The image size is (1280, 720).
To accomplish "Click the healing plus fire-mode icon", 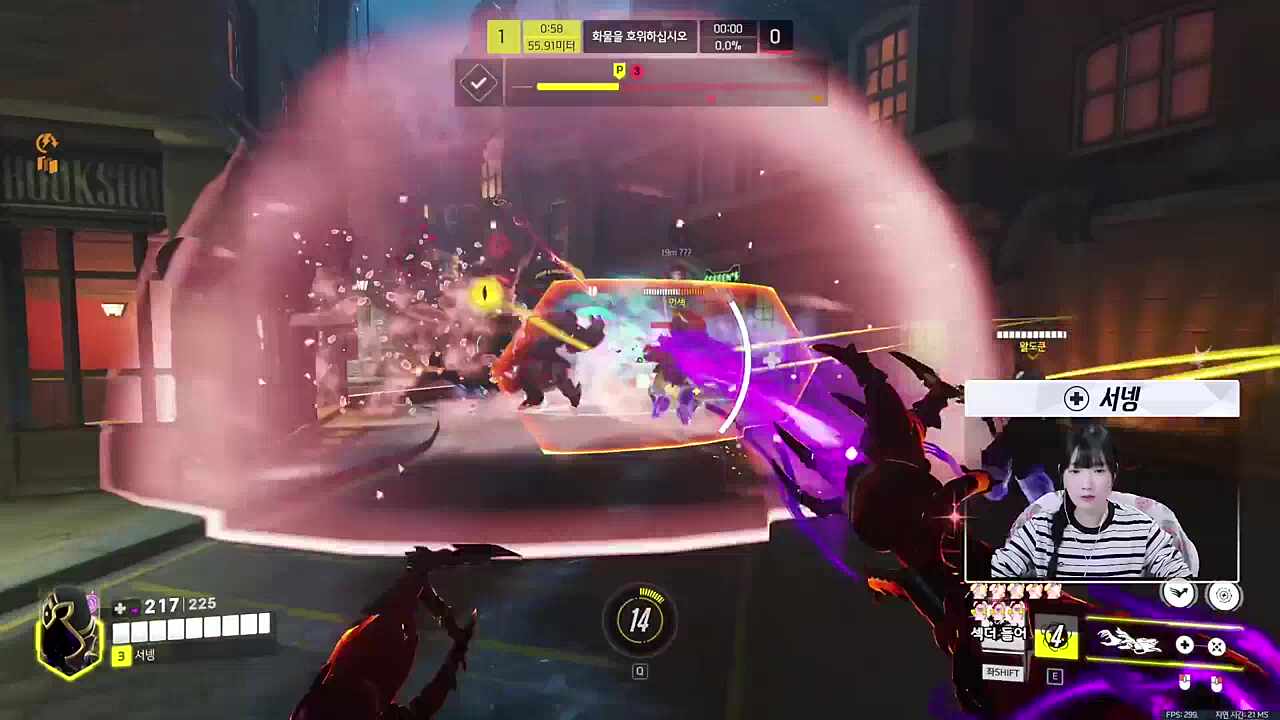I will click(1184, 645).
